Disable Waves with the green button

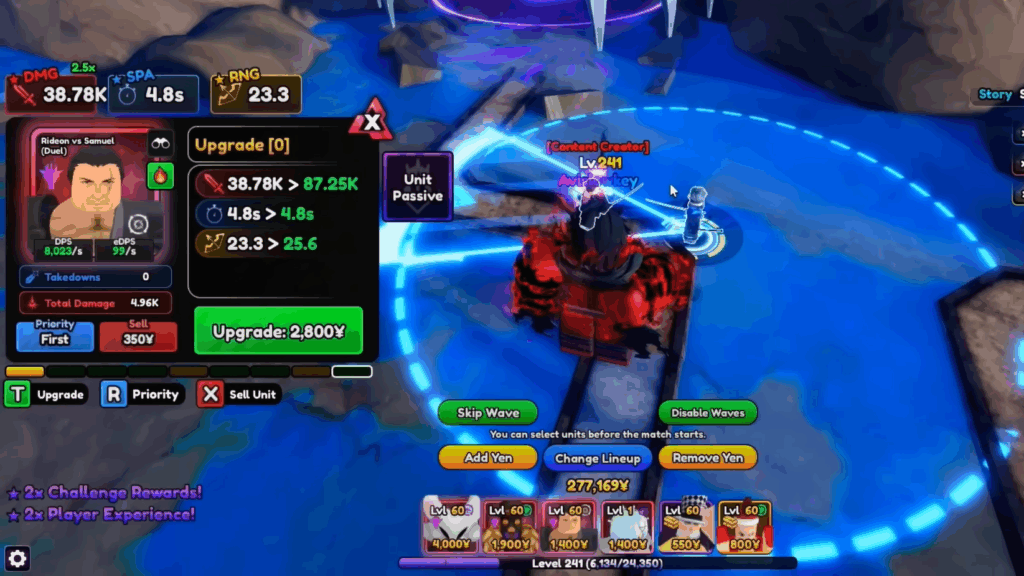(707, 413)
